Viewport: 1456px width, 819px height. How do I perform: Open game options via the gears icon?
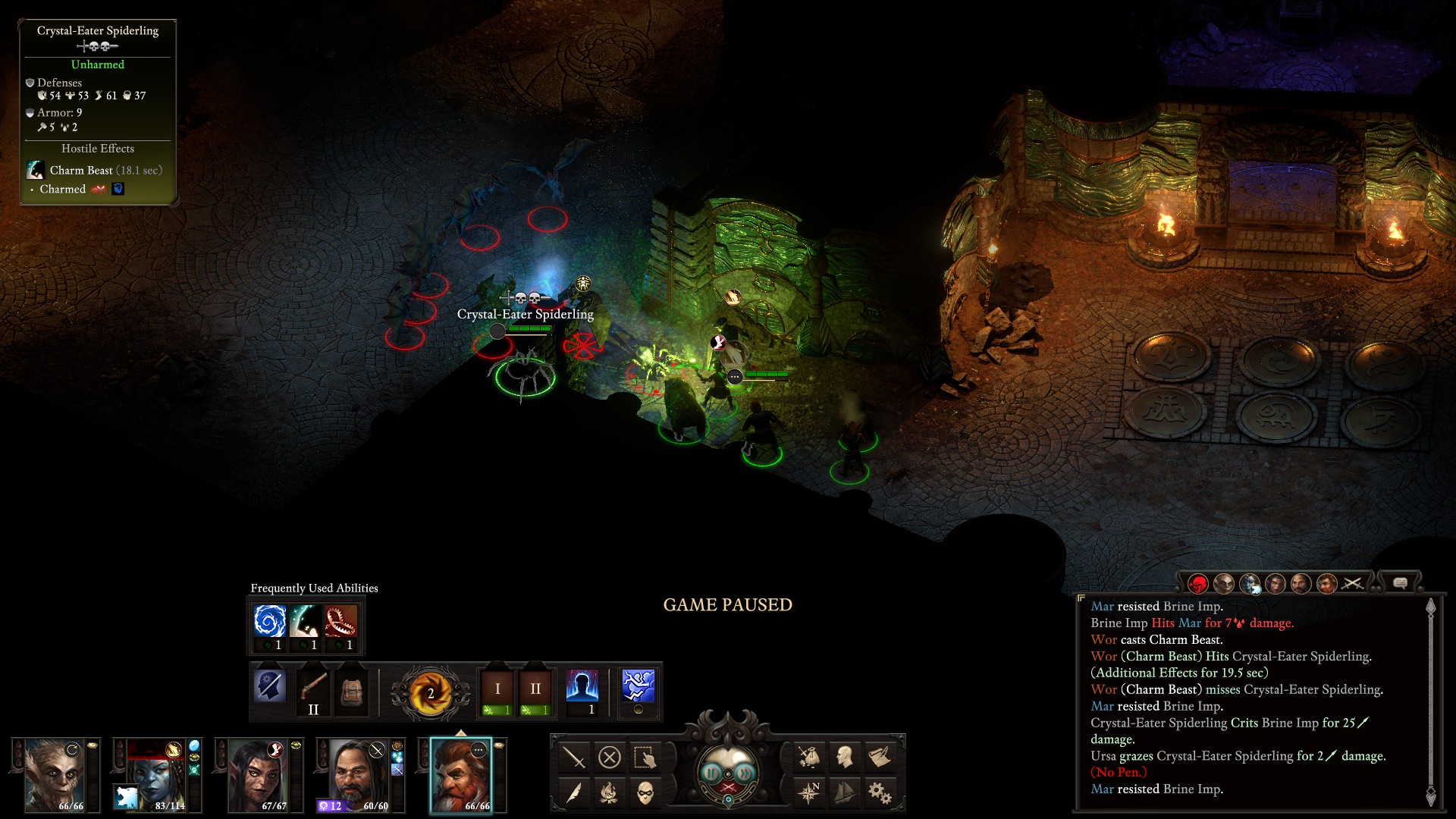pos(879,792)
